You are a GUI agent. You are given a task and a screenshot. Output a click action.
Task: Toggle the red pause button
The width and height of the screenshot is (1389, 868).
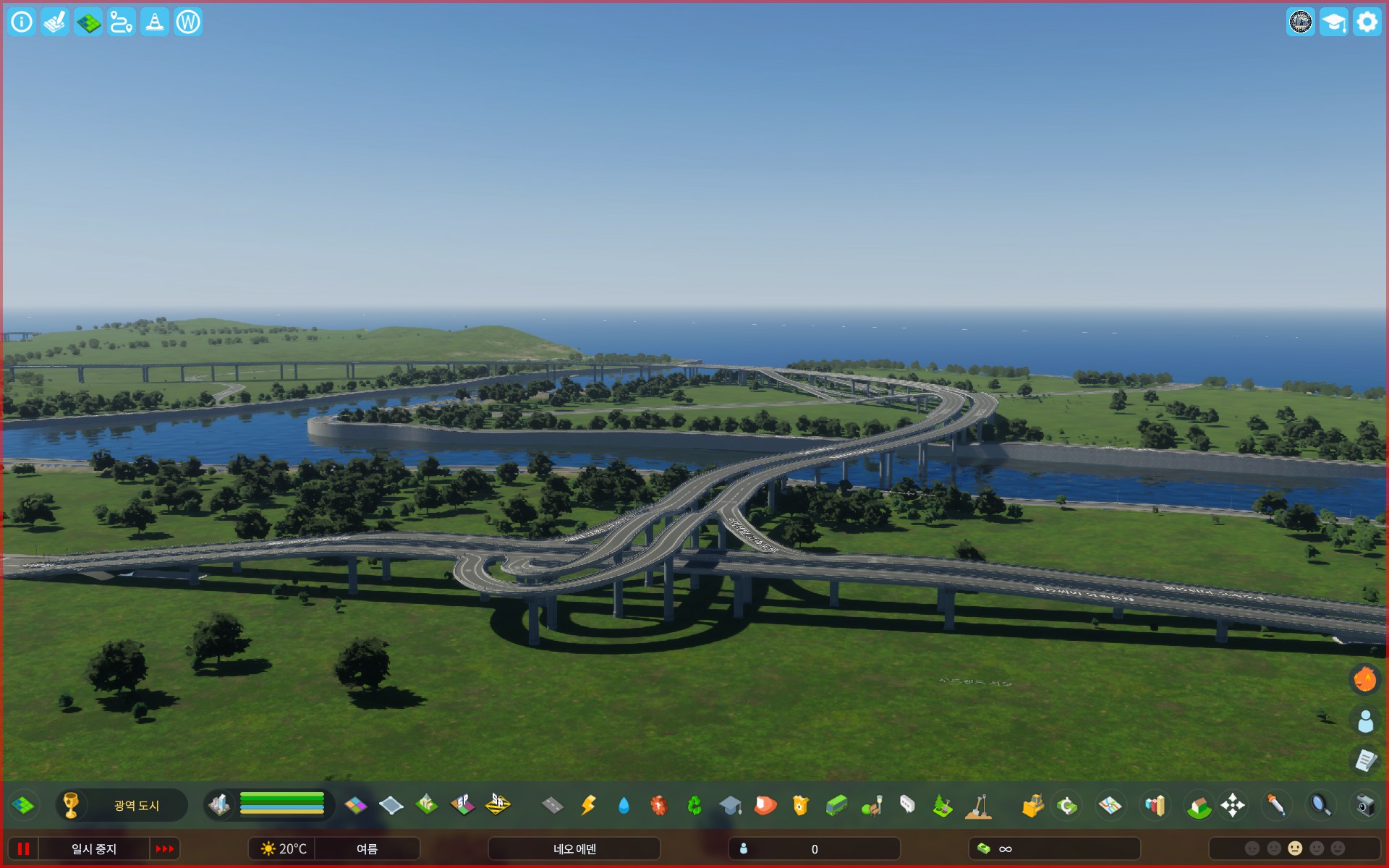23,848
